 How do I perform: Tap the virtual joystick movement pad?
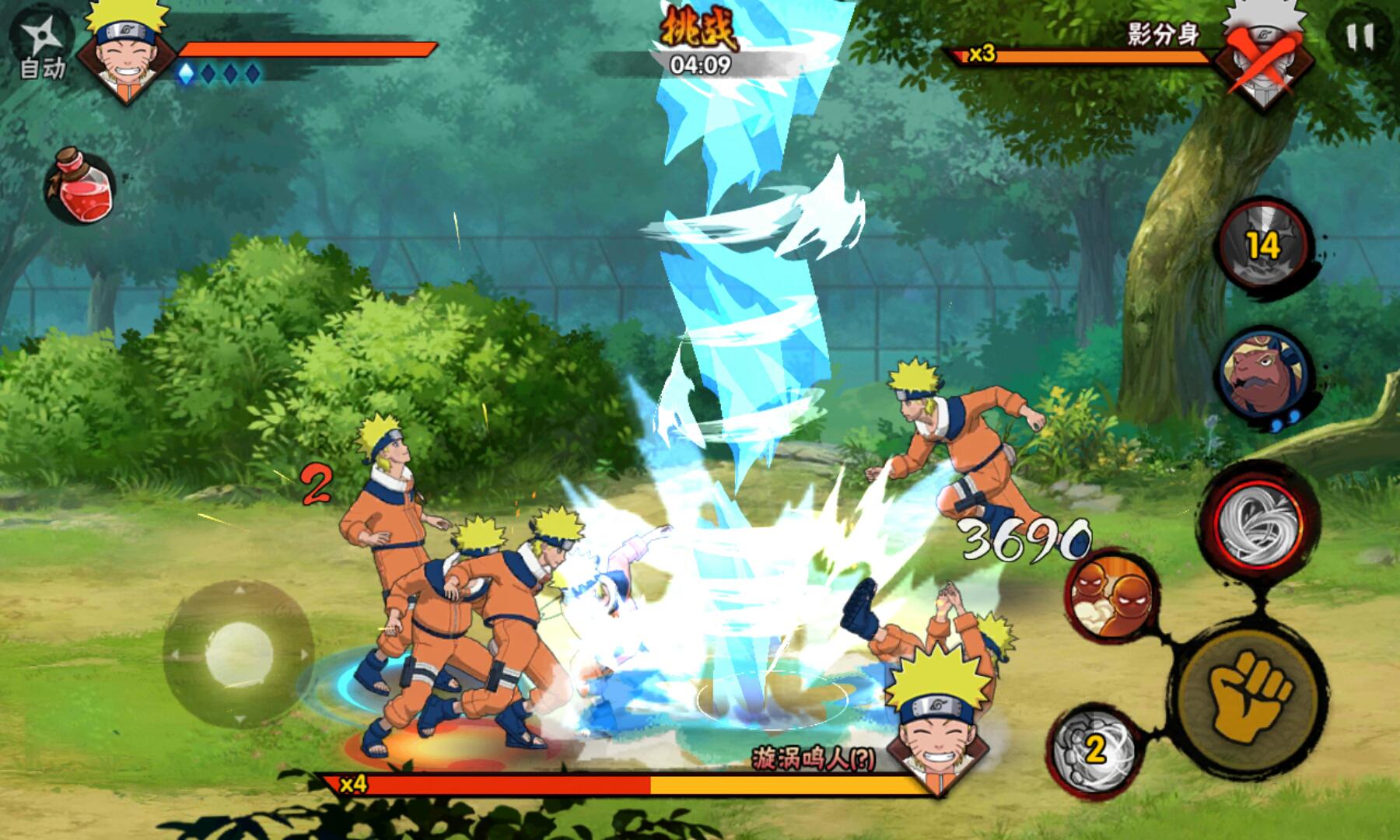(x=239, y=653)
